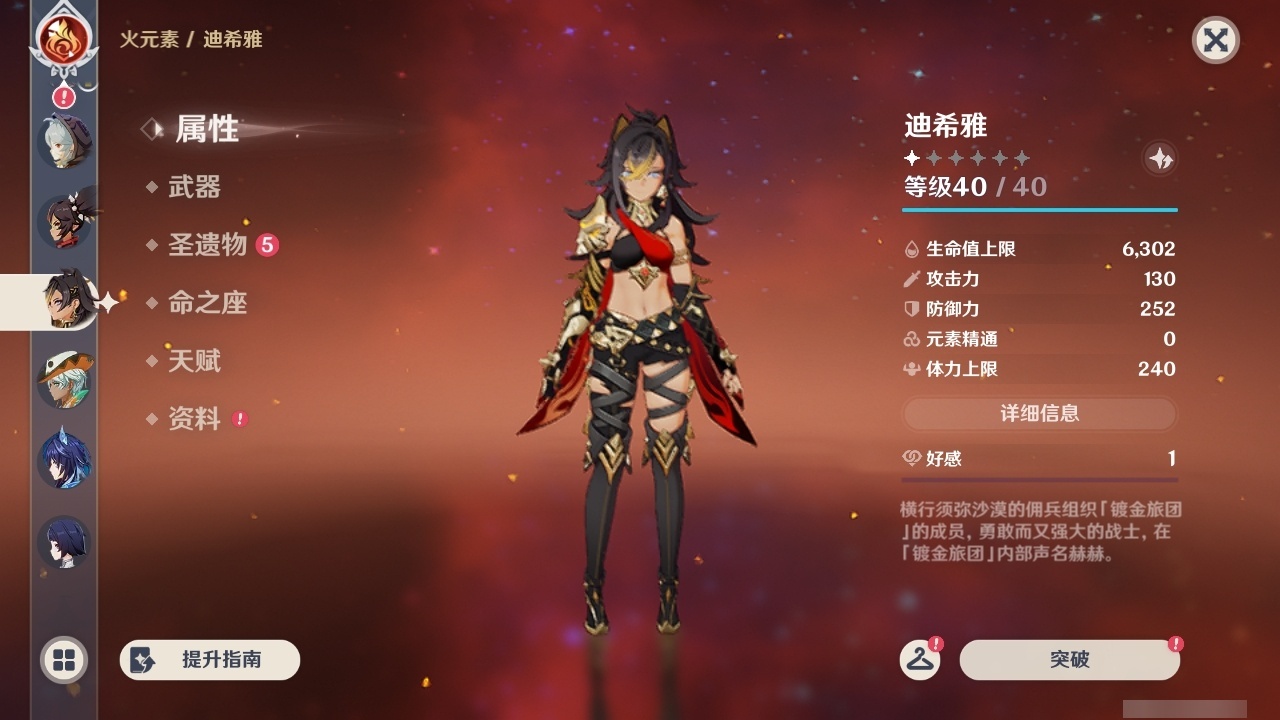Open the character outfit sparkle icon beside Dehya's name

[1160, 158]
